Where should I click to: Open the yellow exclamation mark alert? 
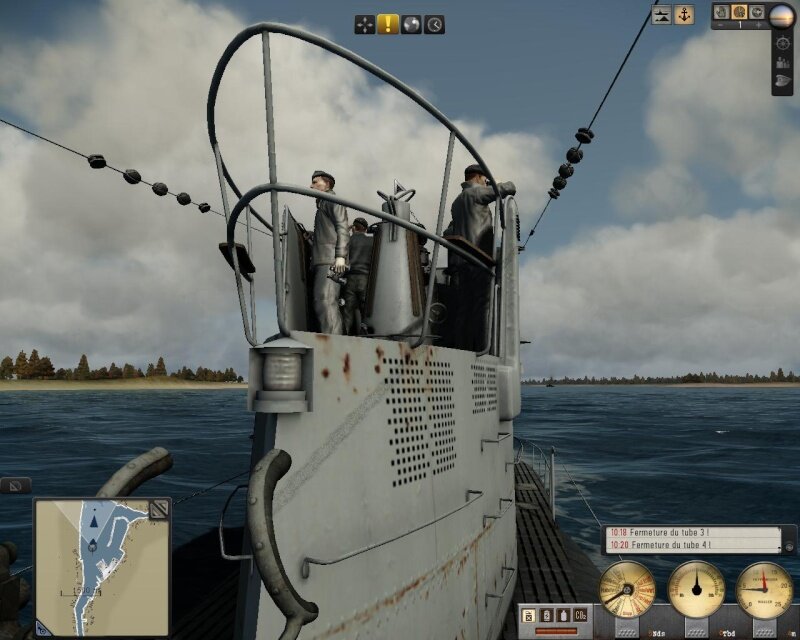click(x=388, y=24)
